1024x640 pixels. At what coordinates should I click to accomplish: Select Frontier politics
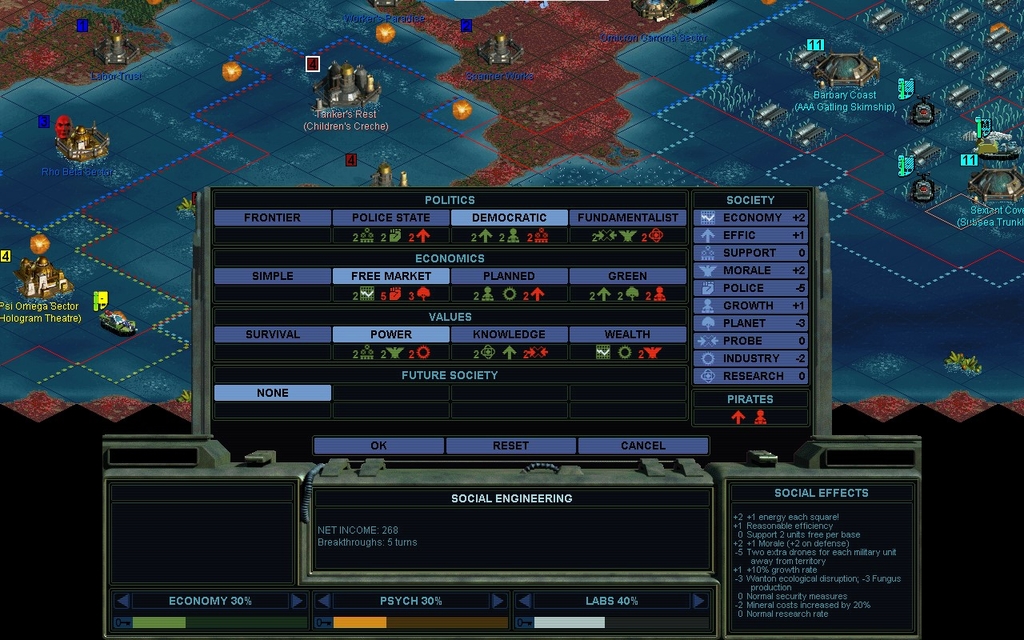point(272,218)
